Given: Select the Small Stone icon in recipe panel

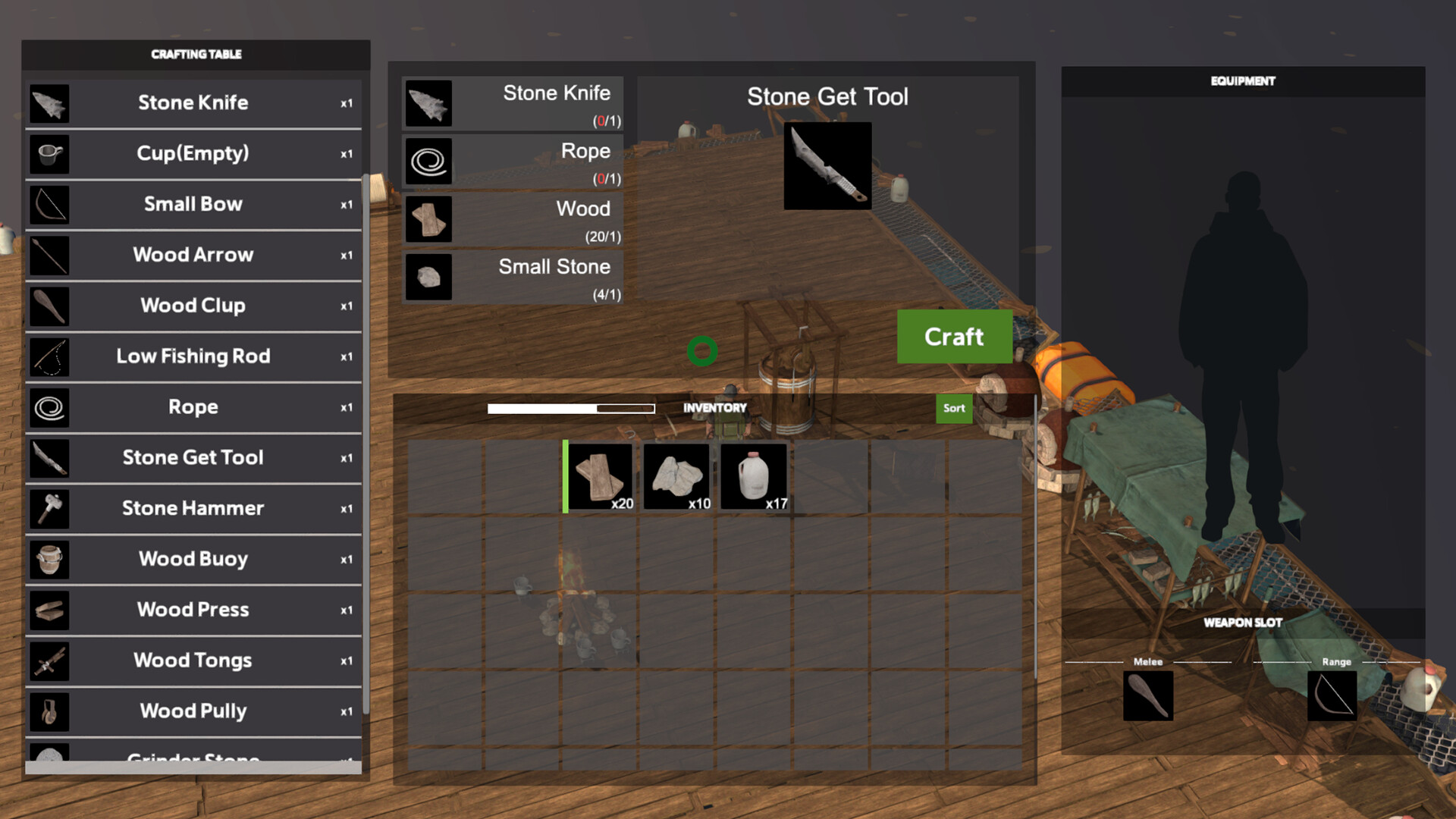Looking at the screenshot, I should pos(428,277).
